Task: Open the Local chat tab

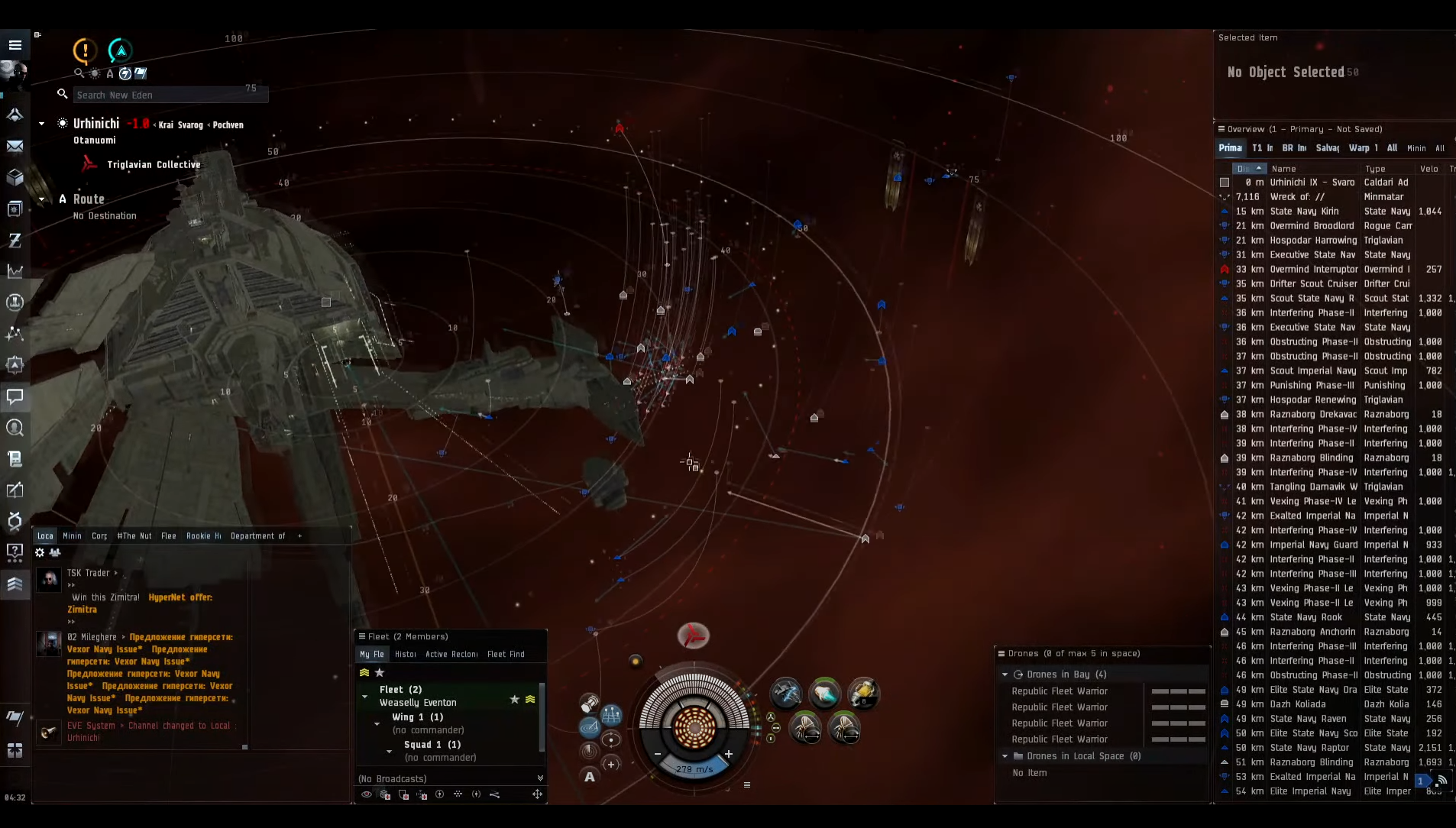Action: click(x=45, y=536)
